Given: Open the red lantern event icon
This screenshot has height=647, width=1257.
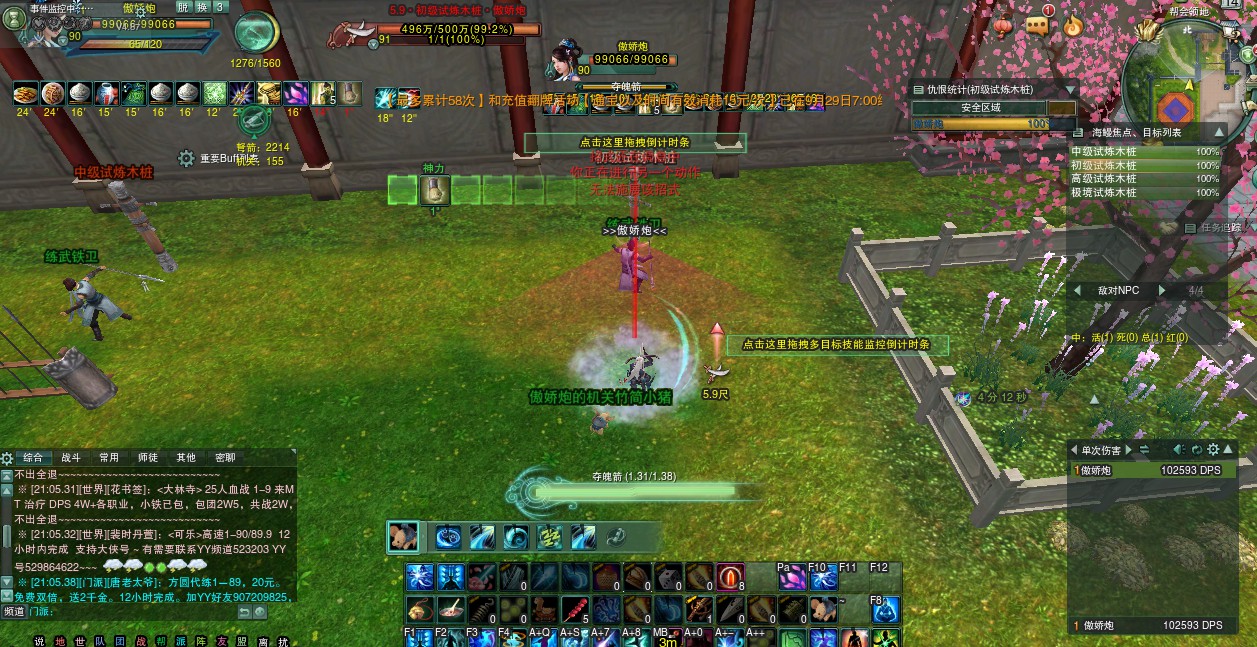Looking at the screenshot, I should pos(1003,25).
